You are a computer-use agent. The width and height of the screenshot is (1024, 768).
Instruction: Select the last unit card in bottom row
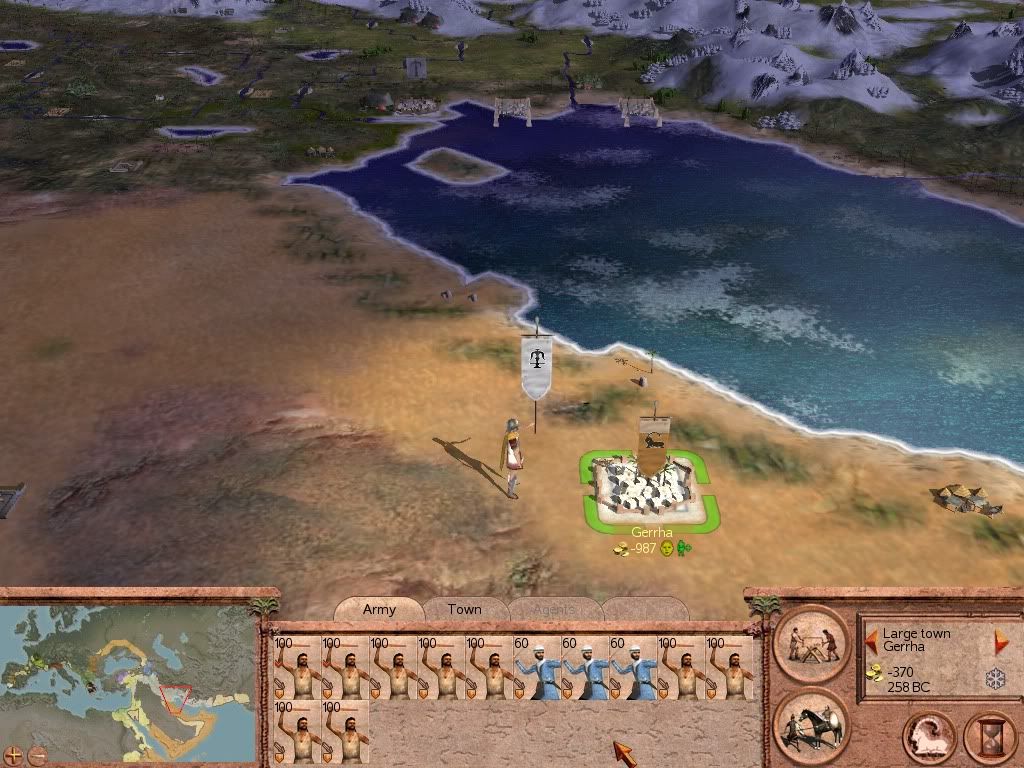(345, 731)
